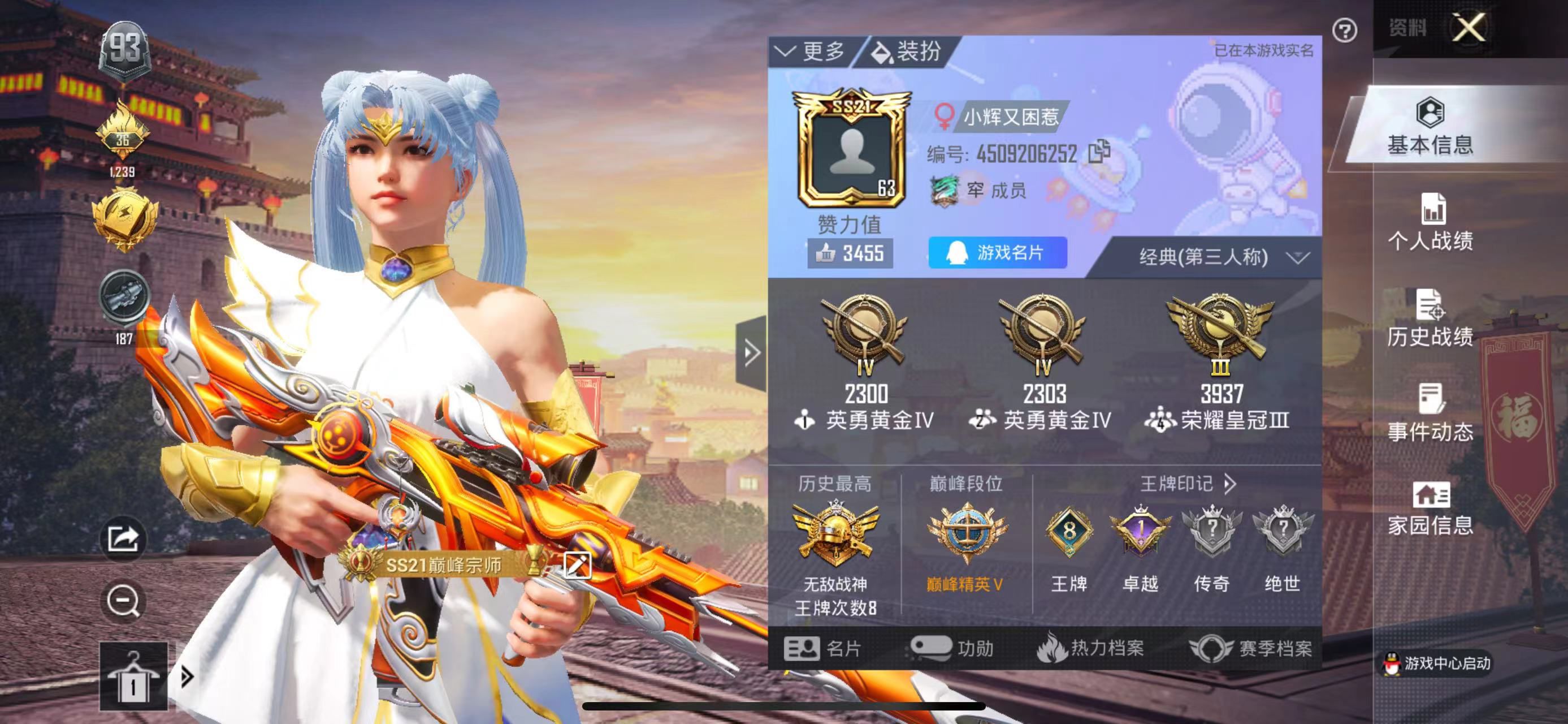Give a like with the thumbs-up 3455 button
Screen dimensions: 1568x724
[850, 253]
